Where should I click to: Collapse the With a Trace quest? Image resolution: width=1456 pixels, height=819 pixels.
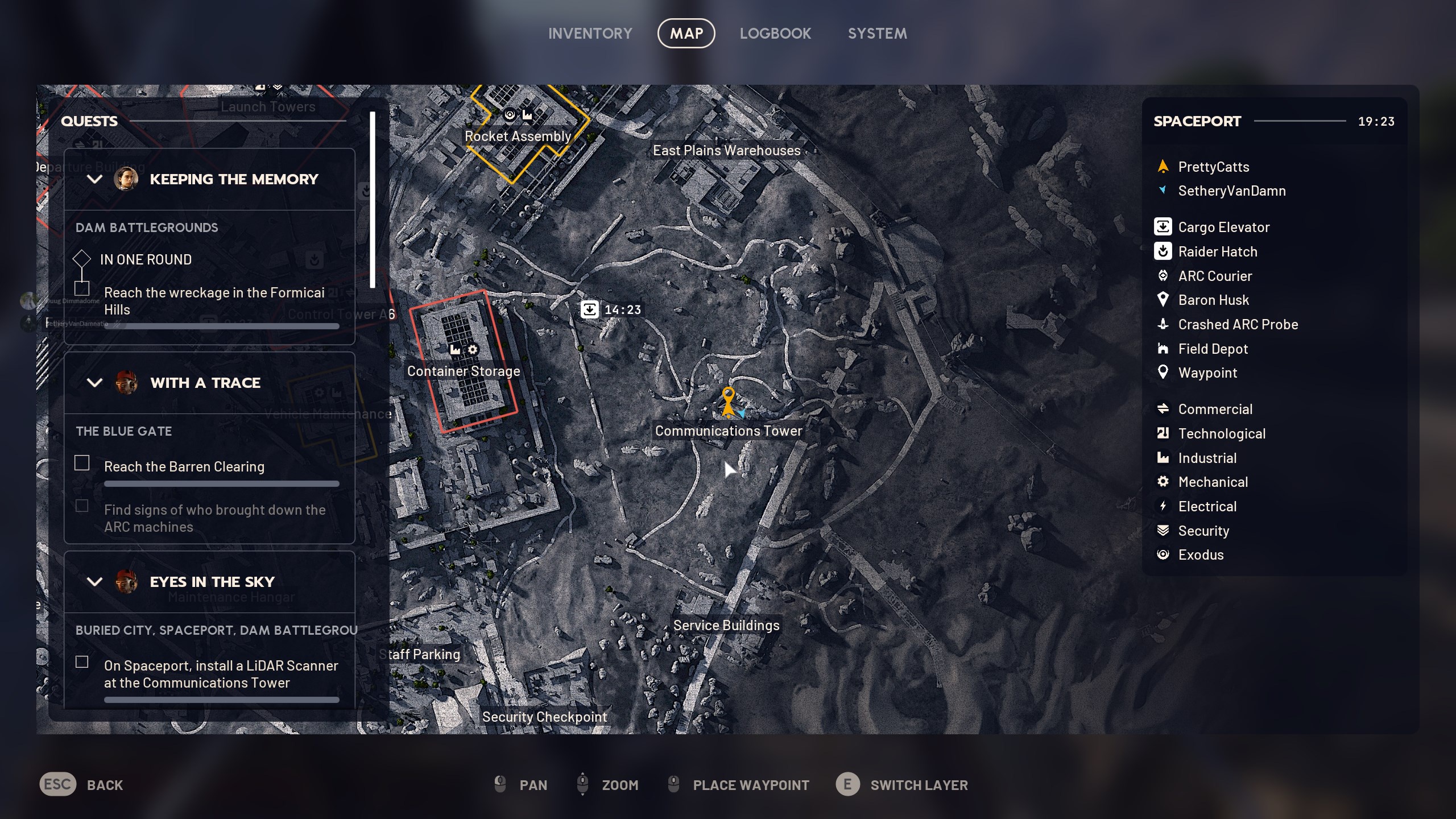pos(94,383)
